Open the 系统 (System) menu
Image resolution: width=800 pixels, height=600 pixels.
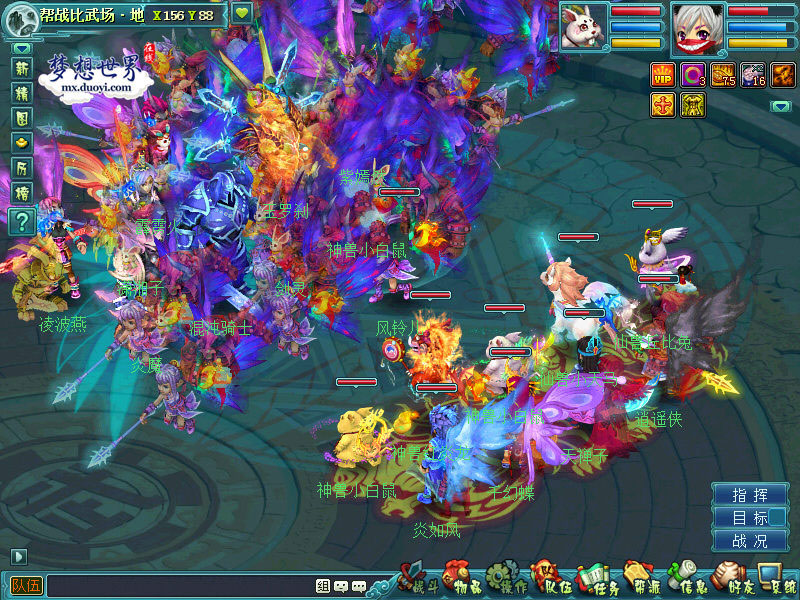click(x=776, y=579)
